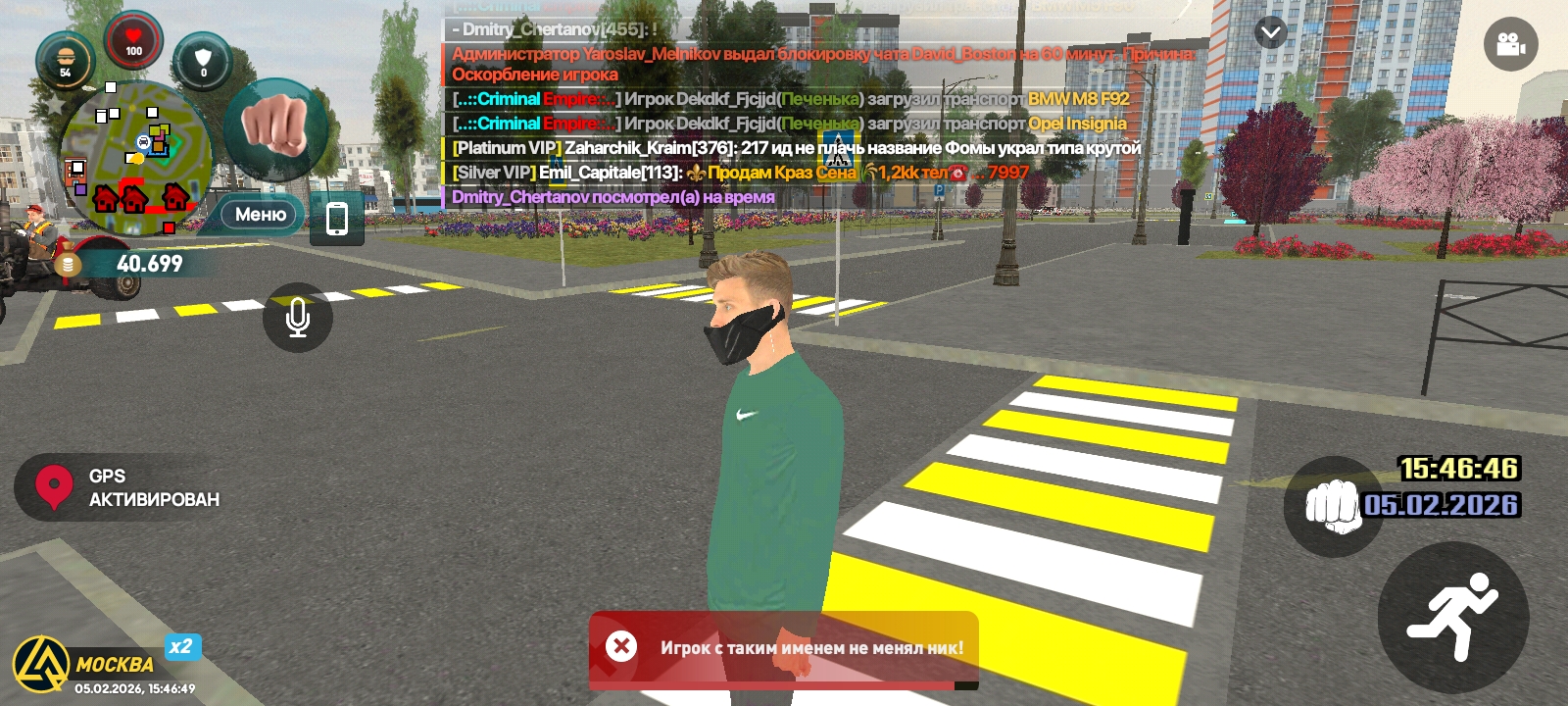Tap the coin stack icon beside 40.699
This screenshot has width=1568, height=706.
pos(67,262)
